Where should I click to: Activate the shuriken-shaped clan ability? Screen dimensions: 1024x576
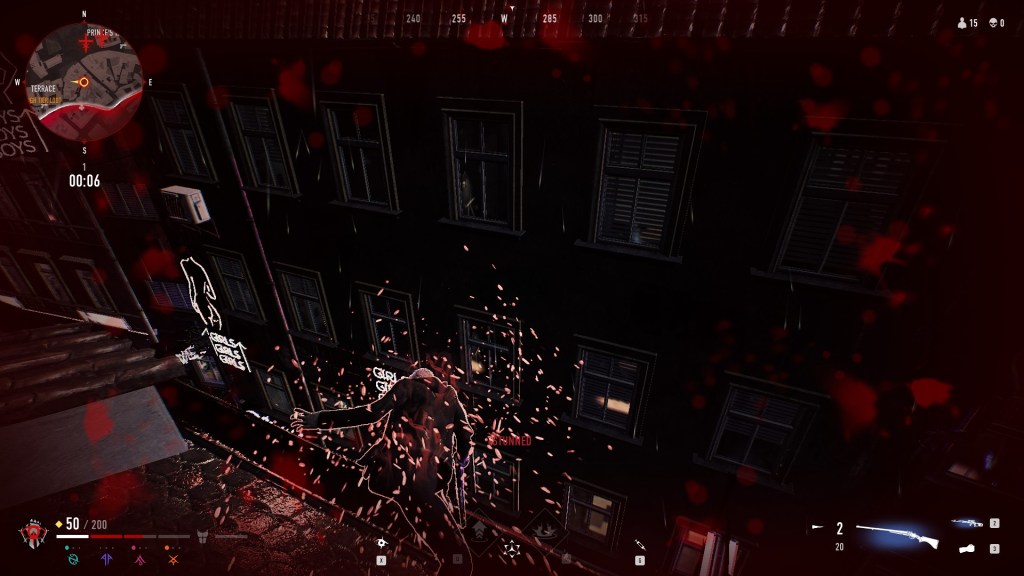511,547
